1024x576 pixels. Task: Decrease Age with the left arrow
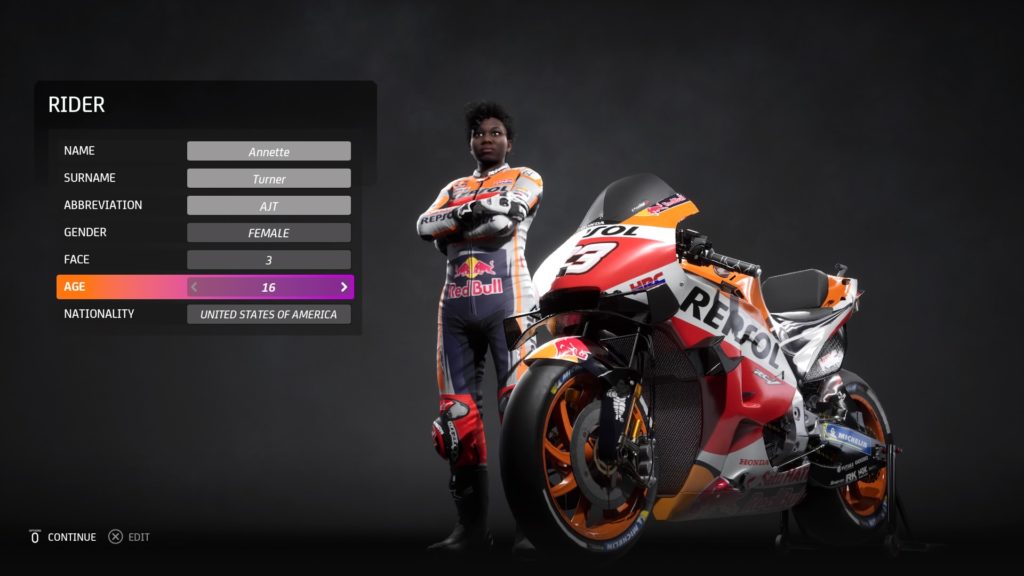(x=195, y=287)
